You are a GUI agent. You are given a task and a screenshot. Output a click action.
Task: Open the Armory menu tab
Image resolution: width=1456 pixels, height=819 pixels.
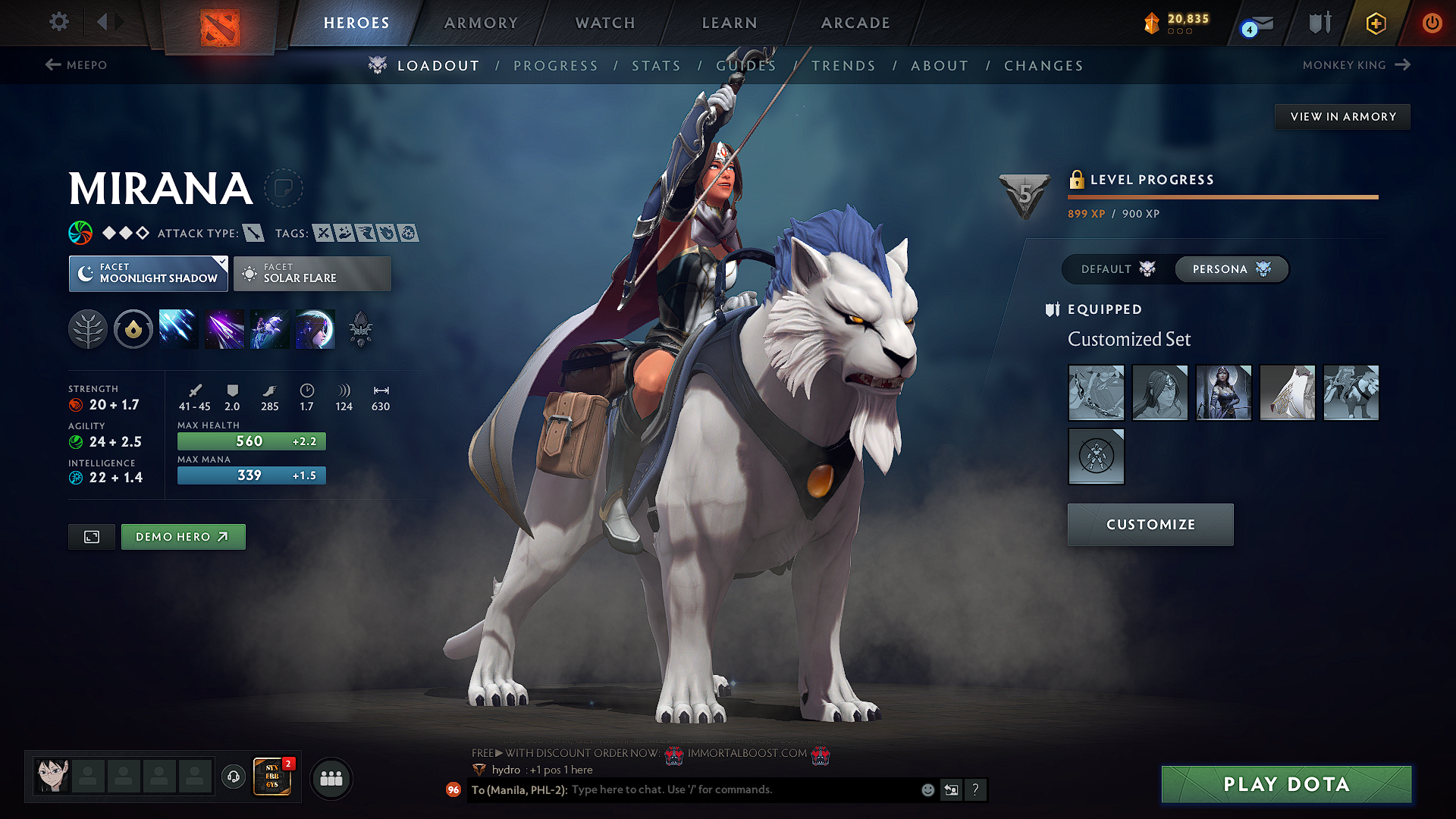(x=481, y=23)
